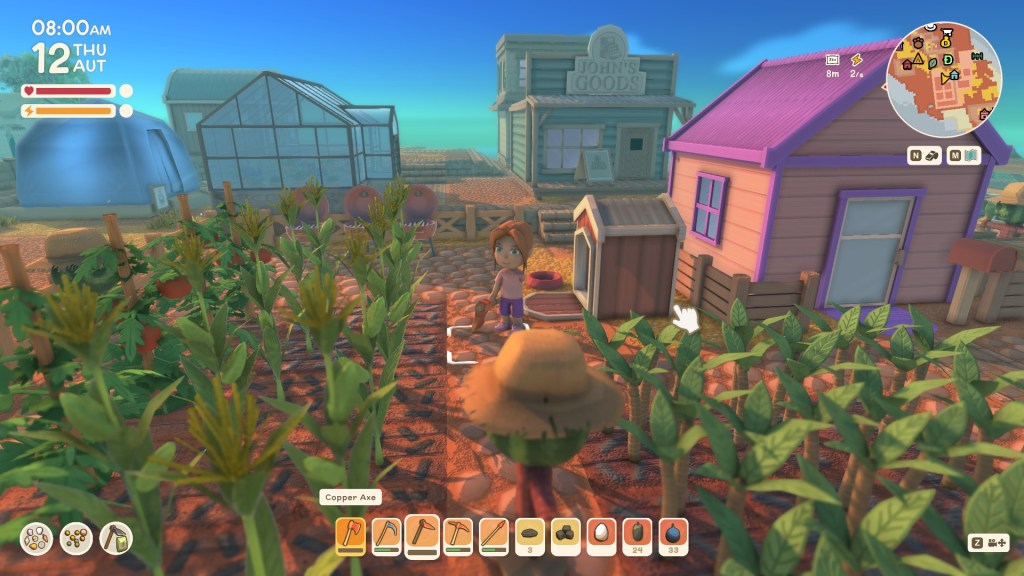Image resolution: width=1024 pixels, height=576 pixels.
Task: Equip the scythe from the hotbar
Action: [x=387, y=535]
